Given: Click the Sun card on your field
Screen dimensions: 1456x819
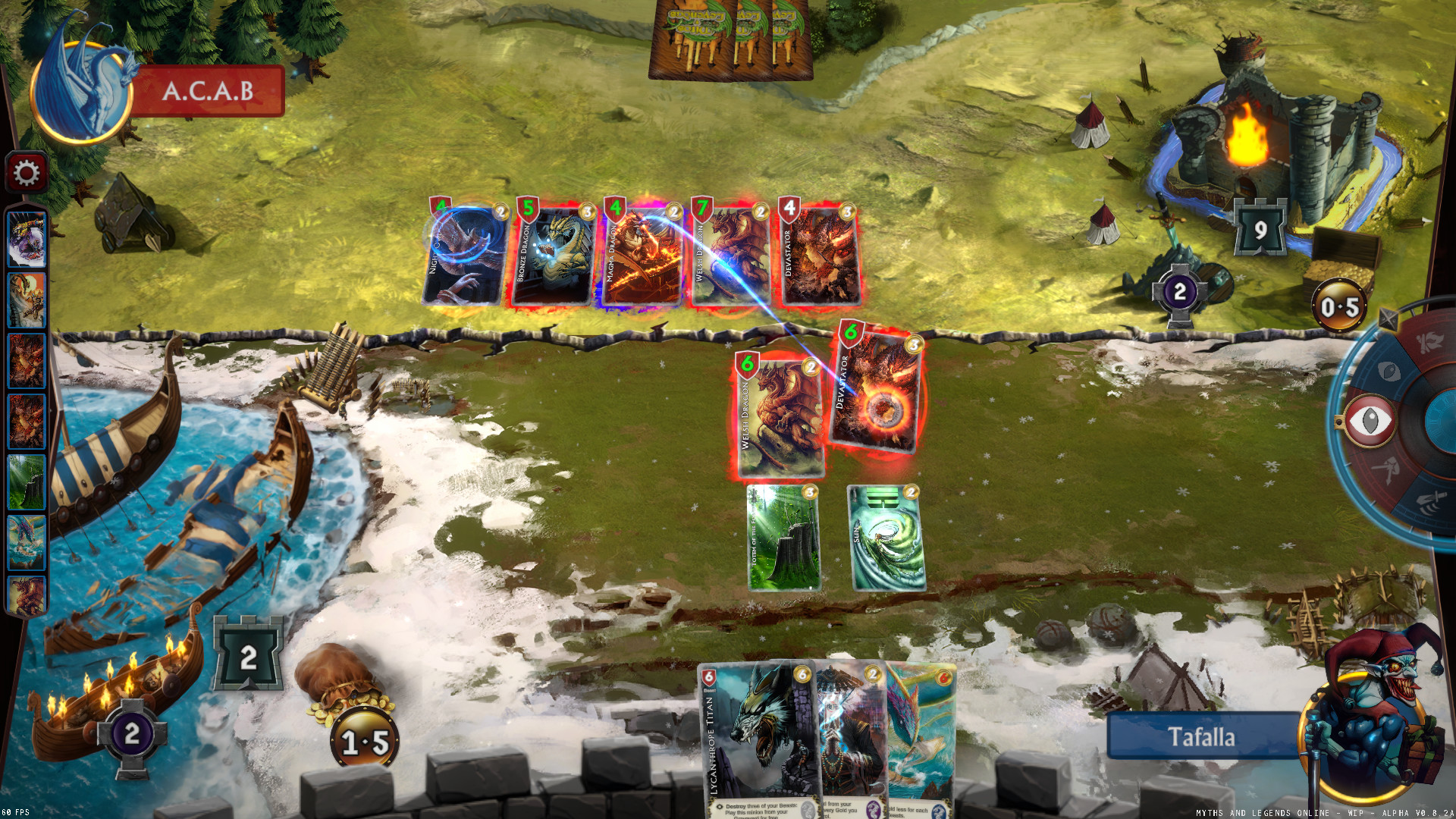Looking at the screenshot, I should click(885, 538).
